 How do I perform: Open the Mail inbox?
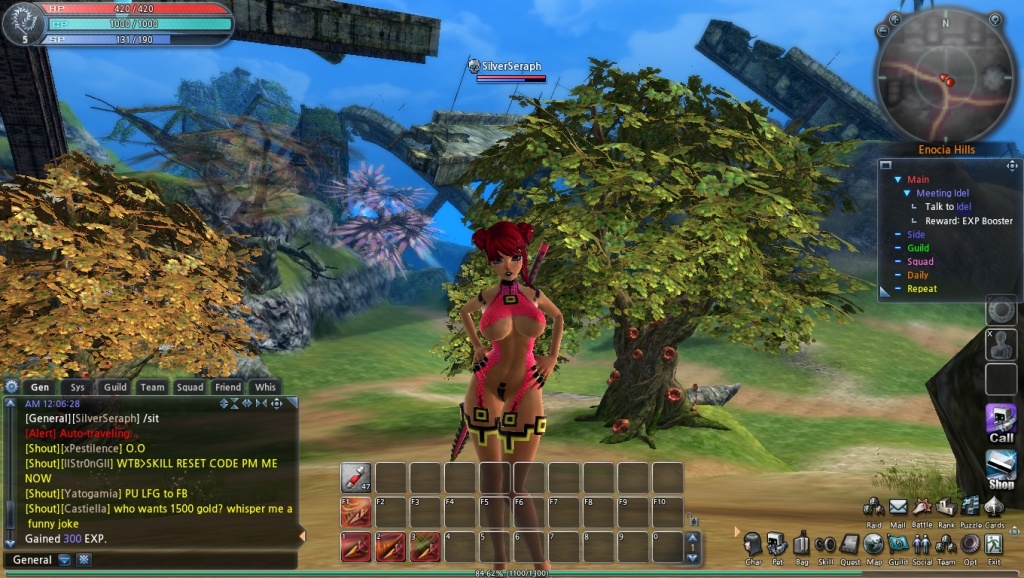coord(898,507)
